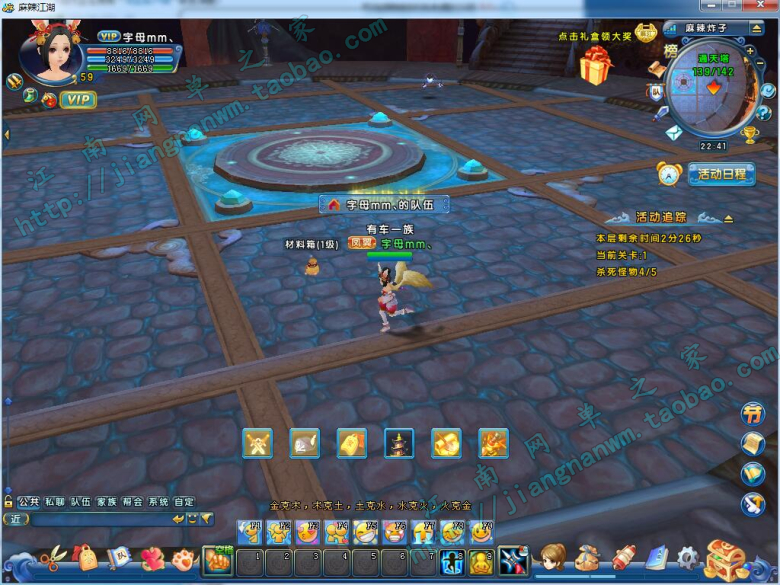Click the pagoda tower skill icon

[x=399, y=442]
